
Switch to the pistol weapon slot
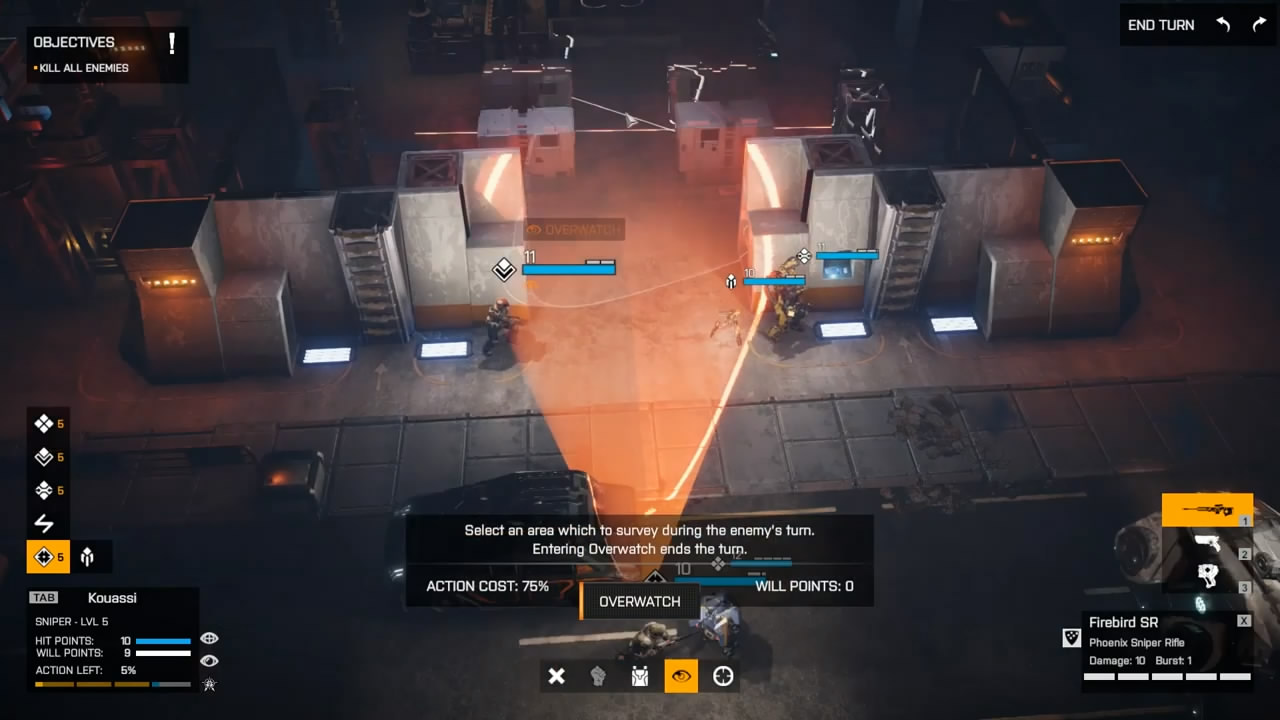point(1206,545)
